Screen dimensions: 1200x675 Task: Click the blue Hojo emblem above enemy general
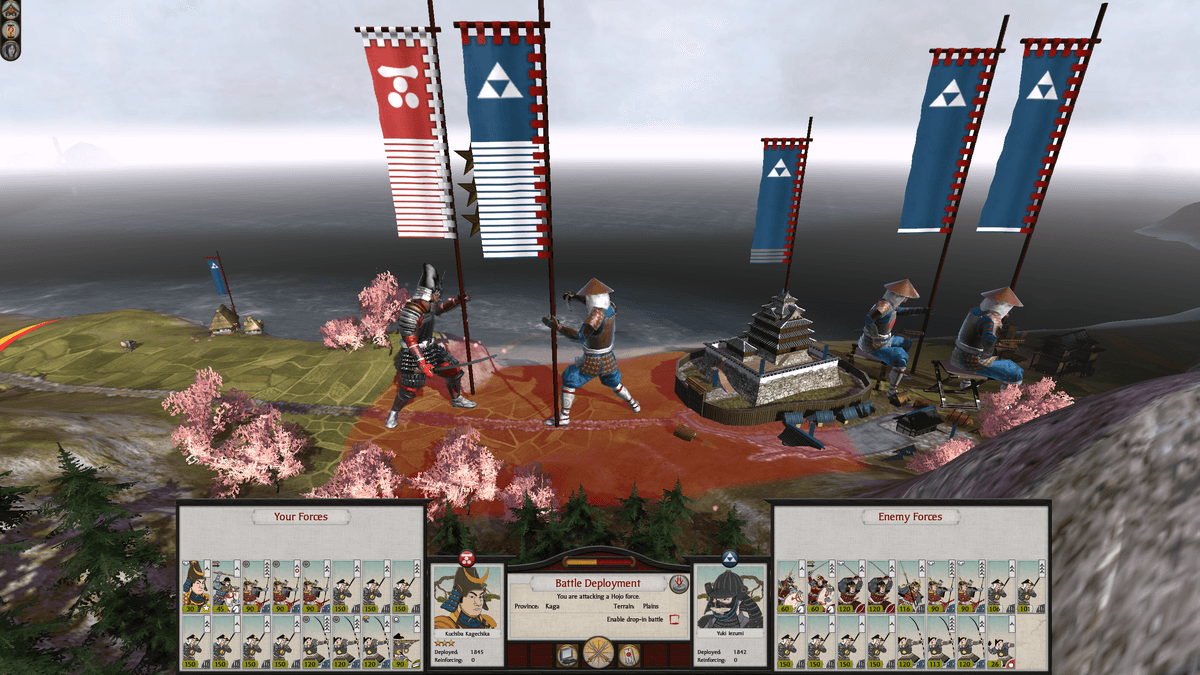click(x=729, y=559)
